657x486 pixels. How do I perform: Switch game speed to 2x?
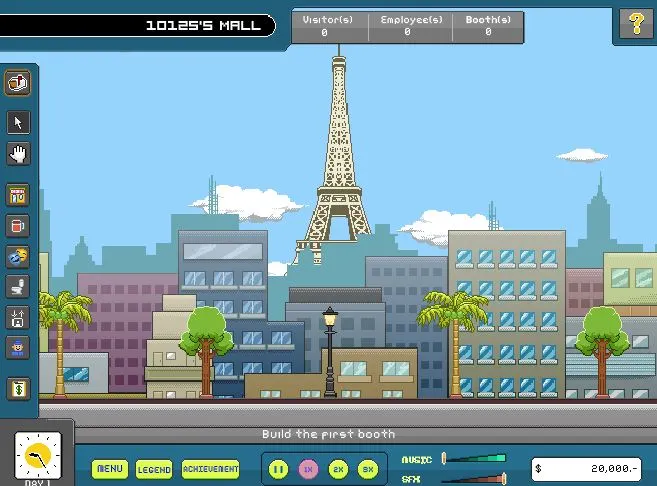point(338,468)
